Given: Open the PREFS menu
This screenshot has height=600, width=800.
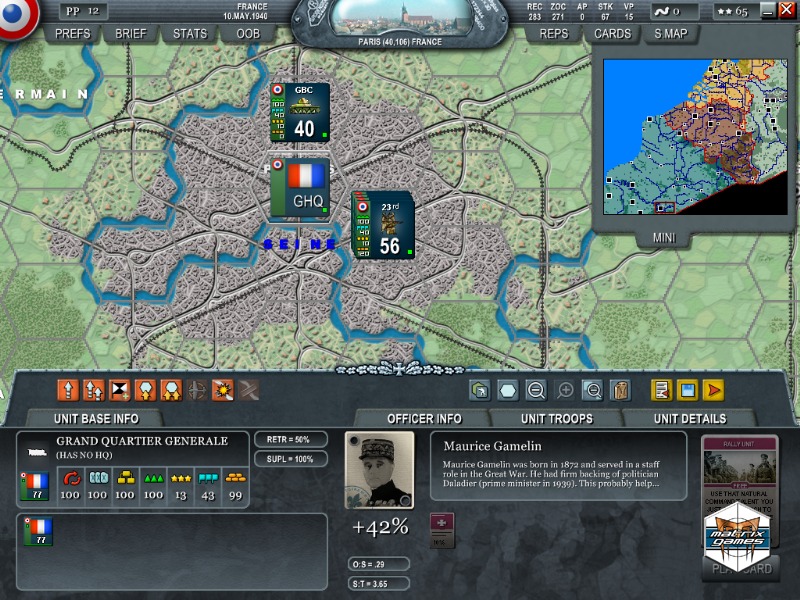Looking at the screenshot, I should [x=73, y=33].
